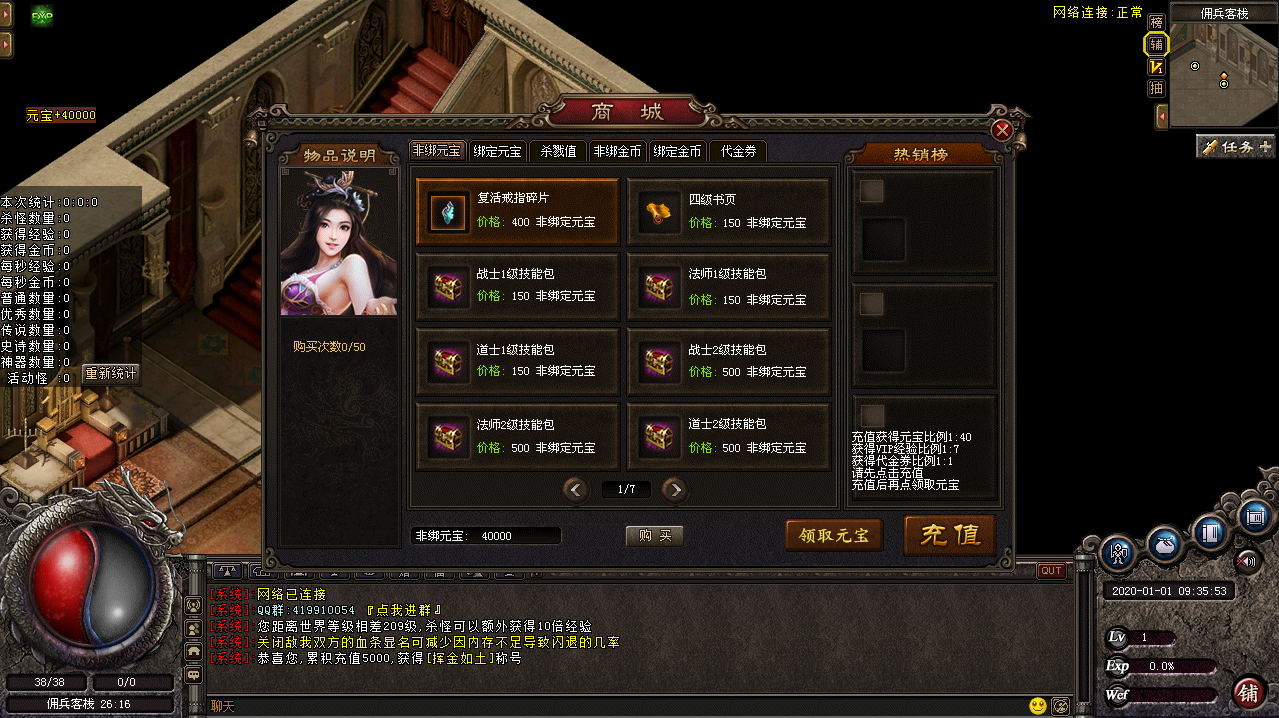
Task: Choose the 四级书页 shop item
Action: click(729, 212)
